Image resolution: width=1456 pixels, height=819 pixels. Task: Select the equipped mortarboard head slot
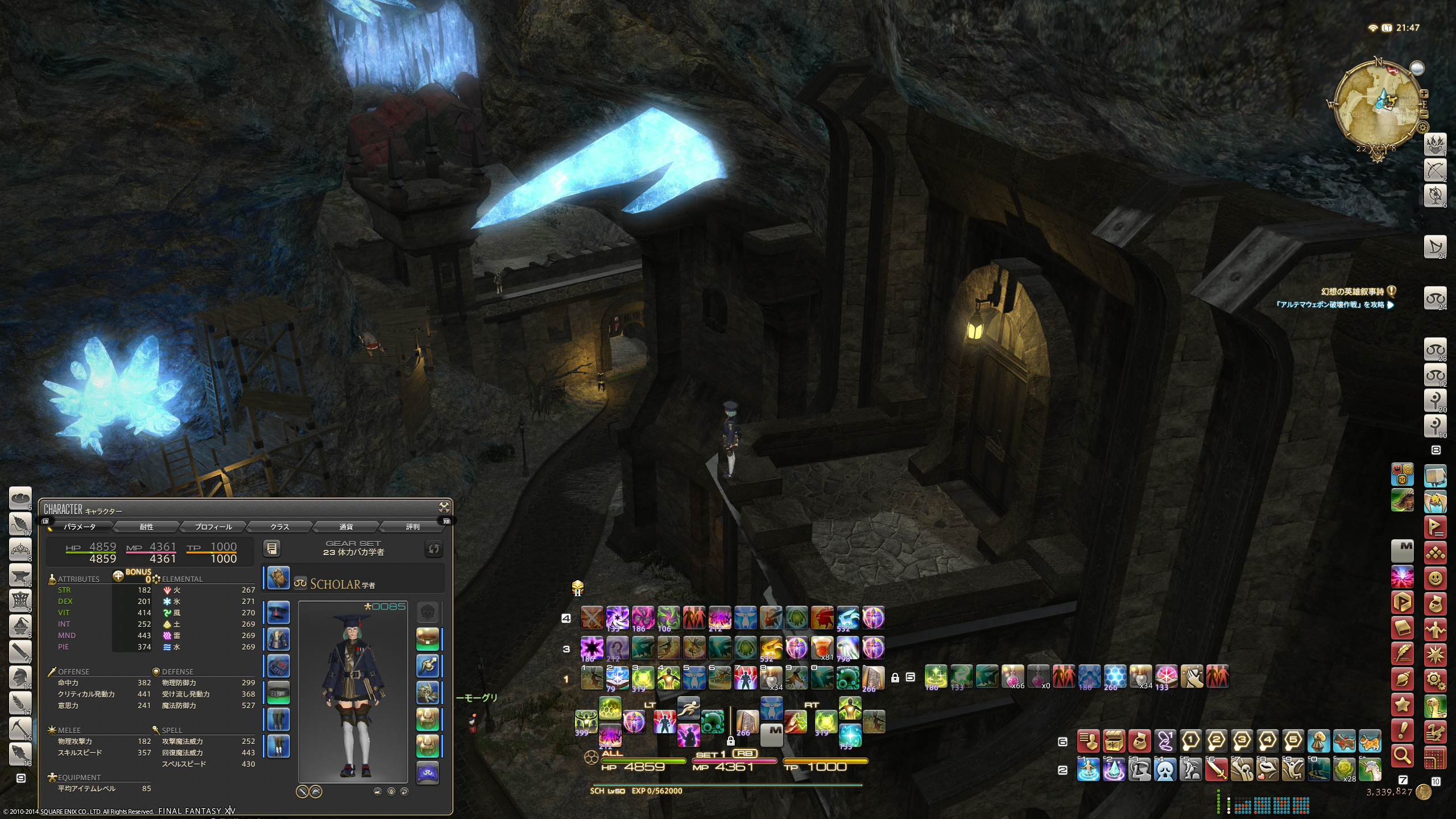click(x=278, y=613)
